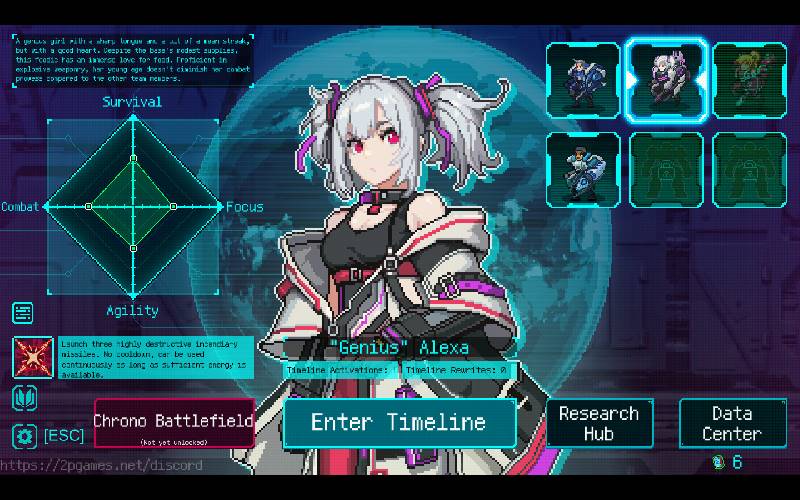Pick the dimmed blonde character tile
The height and width of the screenshot is (500, 800).
point(750,79)
